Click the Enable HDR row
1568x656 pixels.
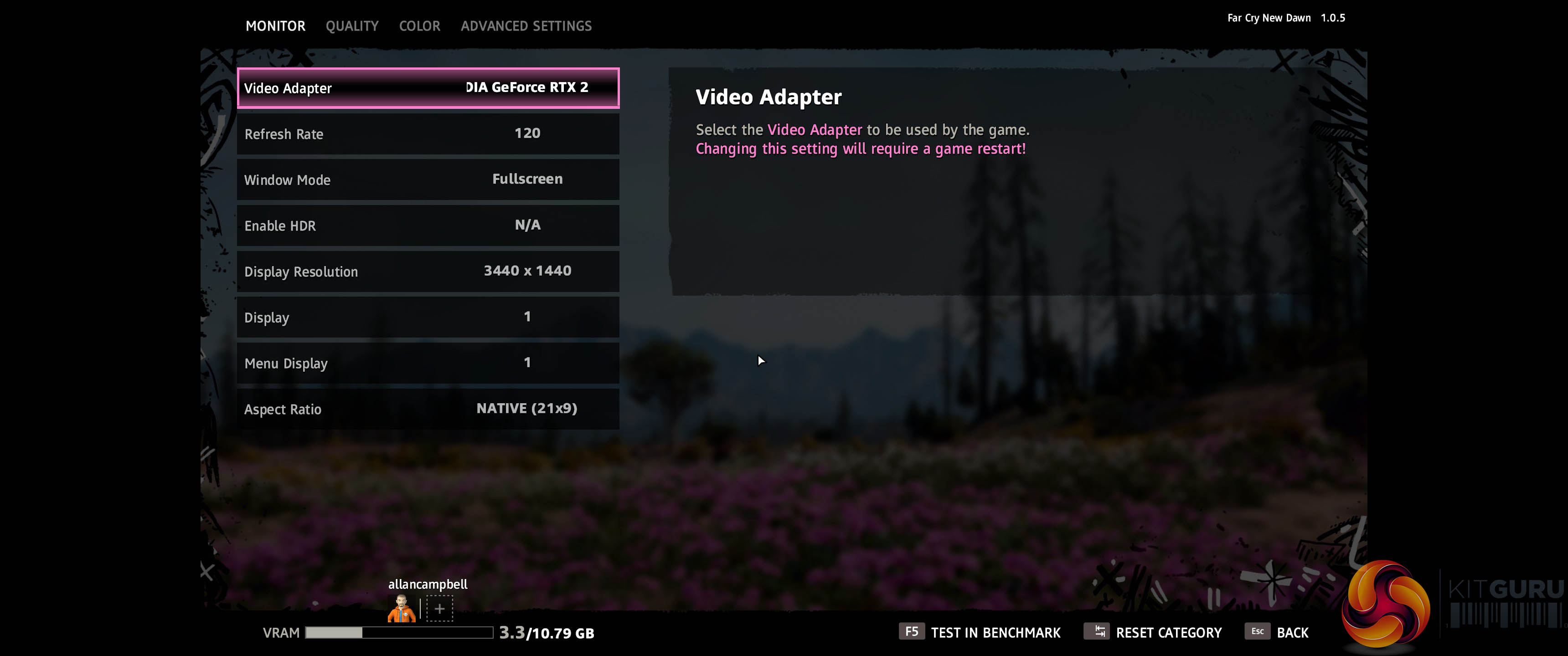pos(428,226)
